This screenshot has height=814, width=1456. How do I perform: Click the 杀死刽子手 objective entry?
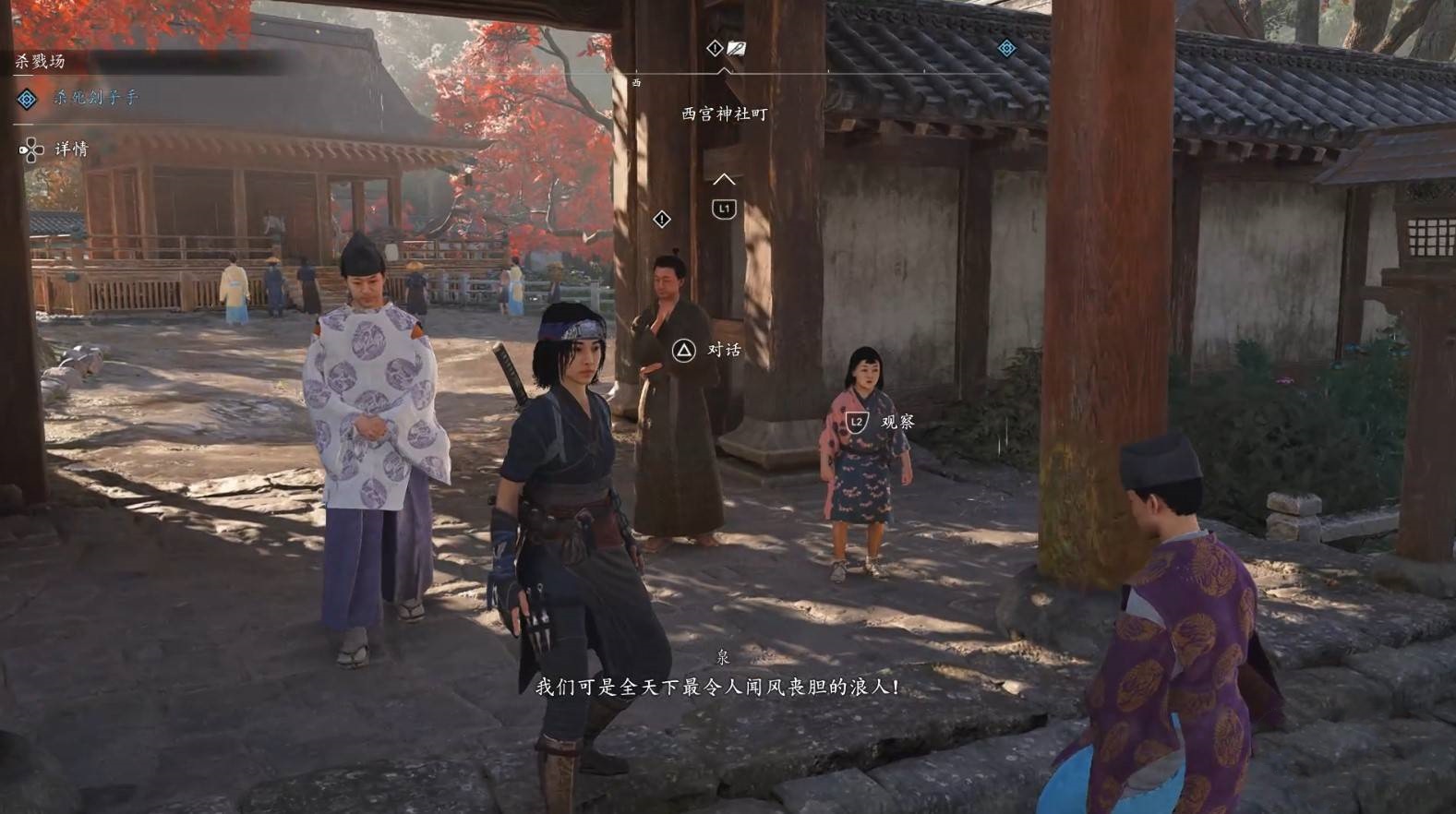point(95,98)
